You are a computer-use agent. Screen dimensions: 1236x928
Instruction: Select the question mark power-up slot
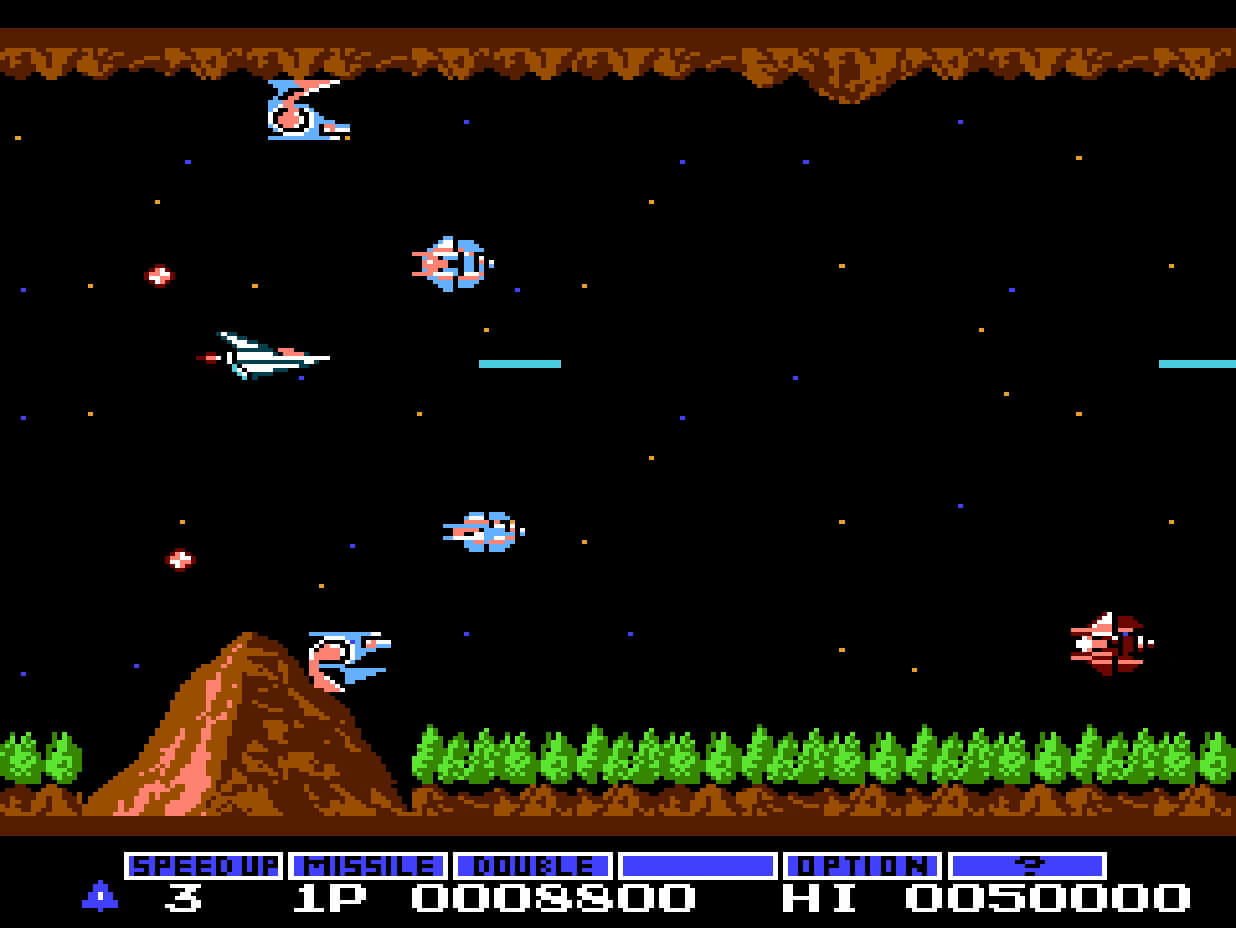click(x=1027, y=865)
